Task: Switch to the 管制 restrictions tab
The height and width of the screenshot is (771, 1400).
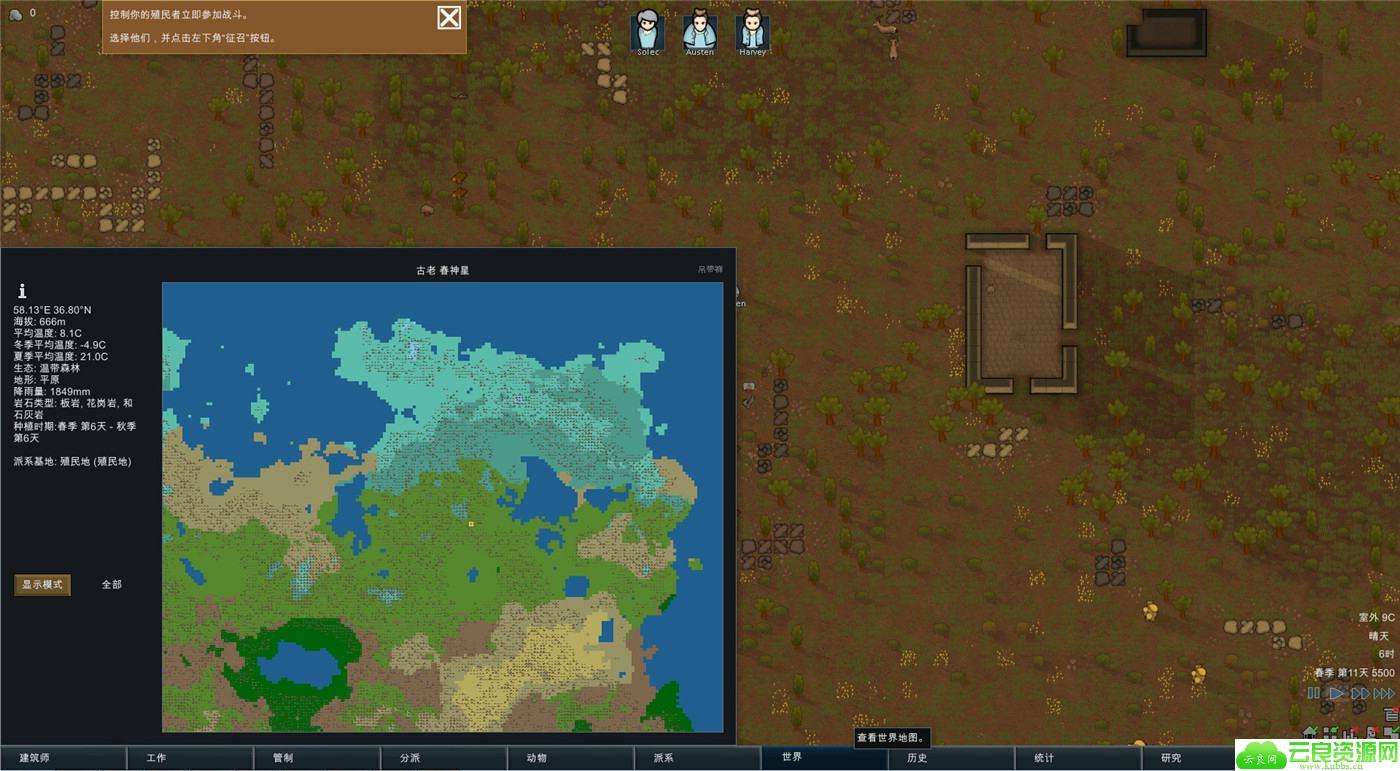Action: click(283, 758)
